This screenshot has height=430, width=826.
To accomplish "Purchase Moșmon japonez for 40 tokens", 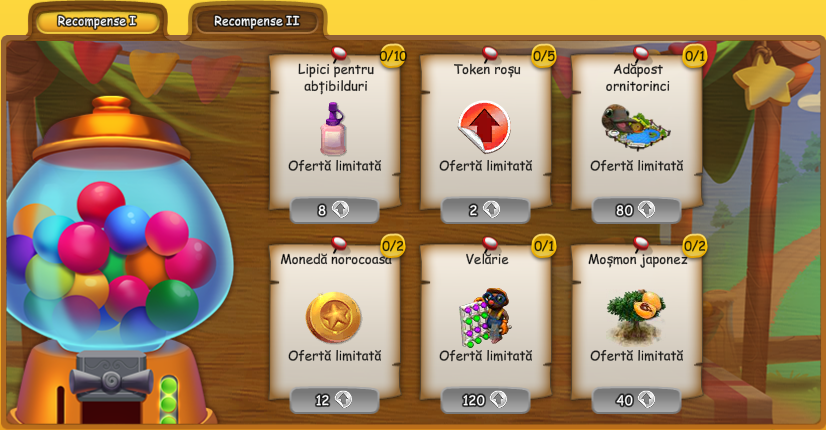I will [636, 400].
